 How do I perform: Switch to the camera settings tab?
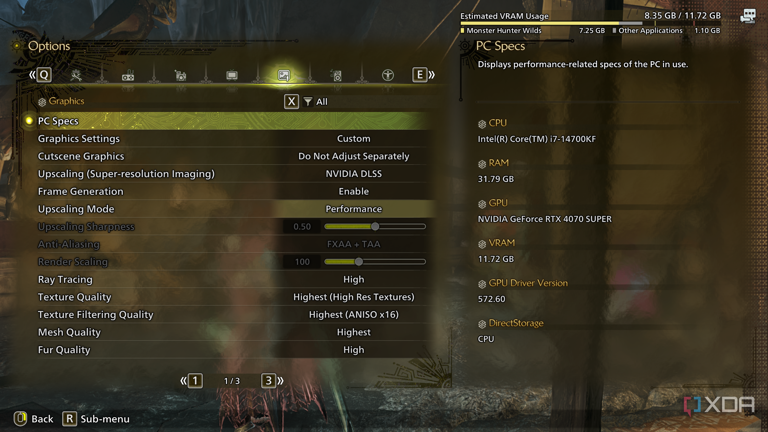click(x=180, y=75)
